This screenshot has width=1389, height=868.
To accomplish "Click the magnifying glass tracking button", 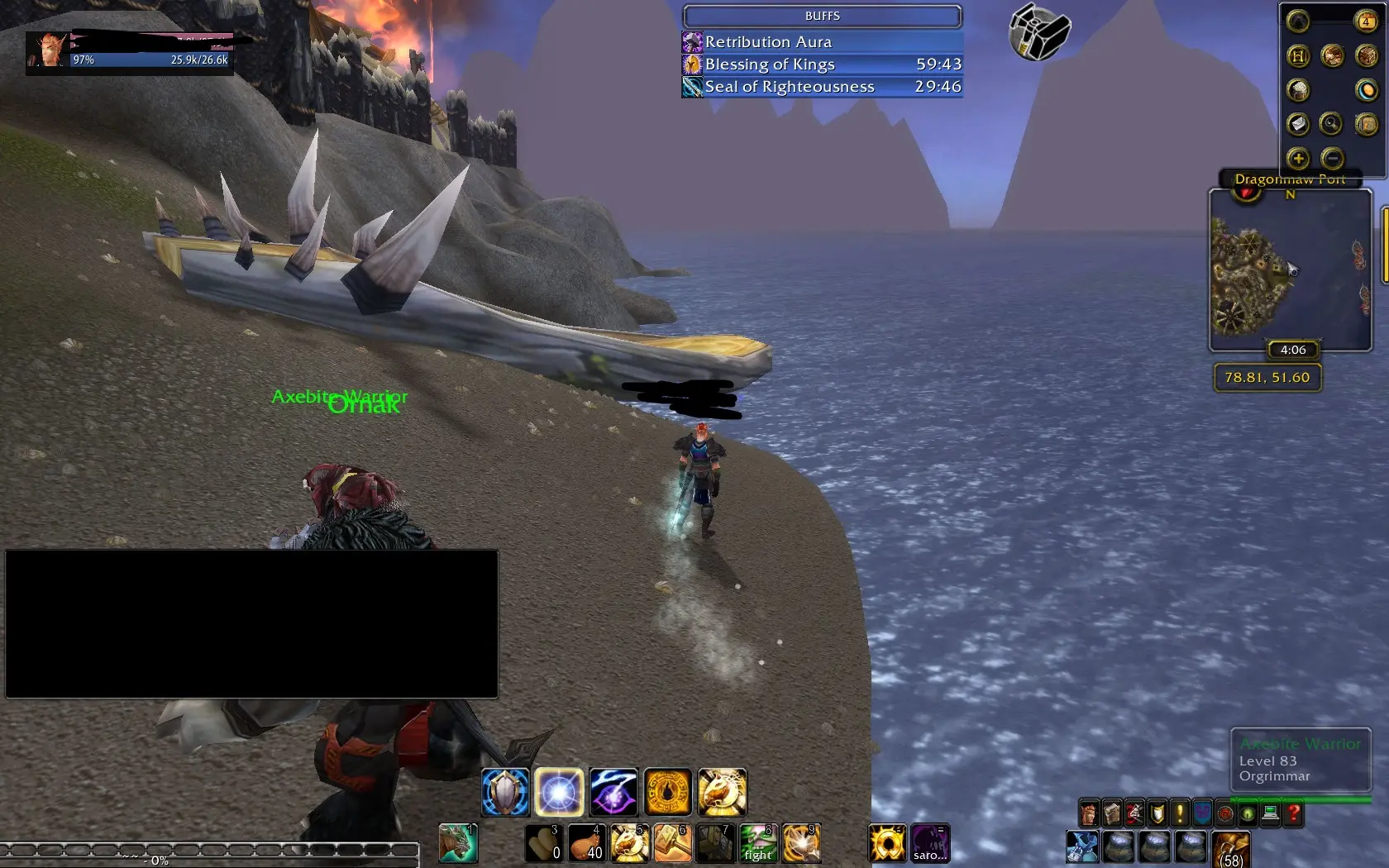I will click(1331, 124).
